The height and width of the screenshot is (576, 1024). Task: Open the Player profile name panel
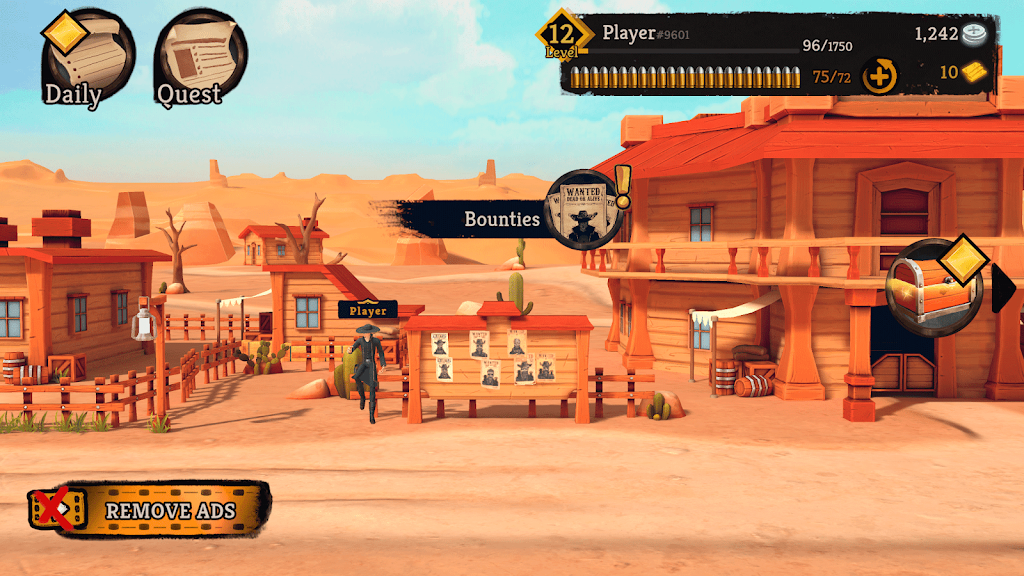pyautogui.click(x=646, y=34)
